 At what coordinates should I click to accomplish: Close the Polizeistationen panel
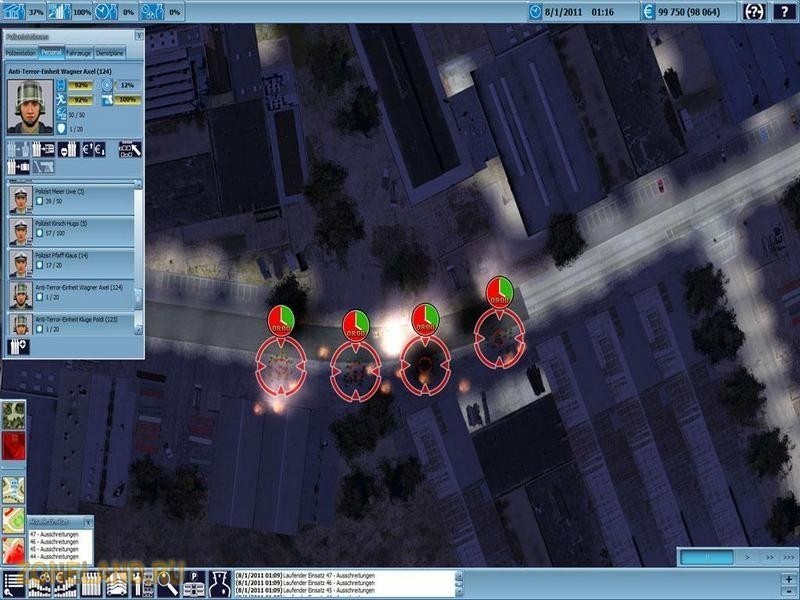(x=139, y=35)
